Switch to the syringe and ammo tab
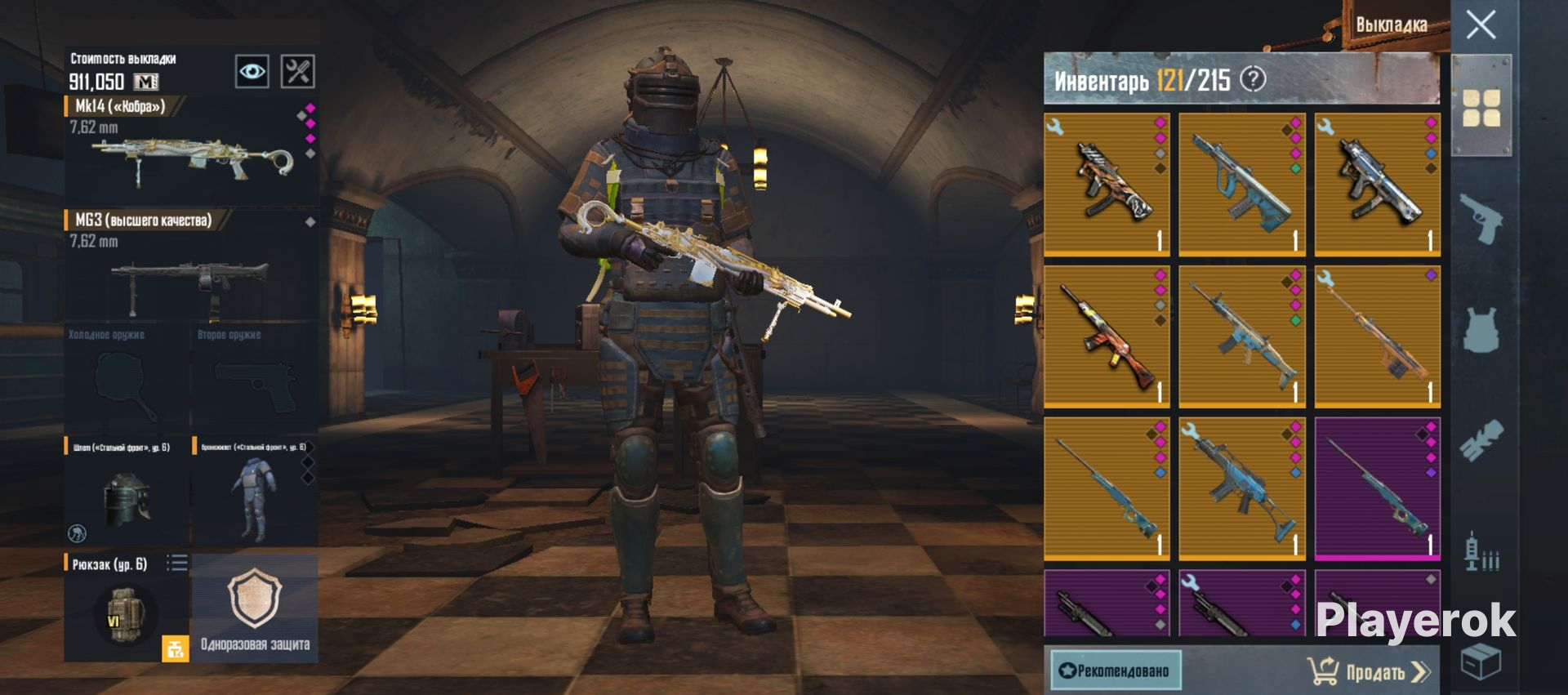 (1481, 553)
